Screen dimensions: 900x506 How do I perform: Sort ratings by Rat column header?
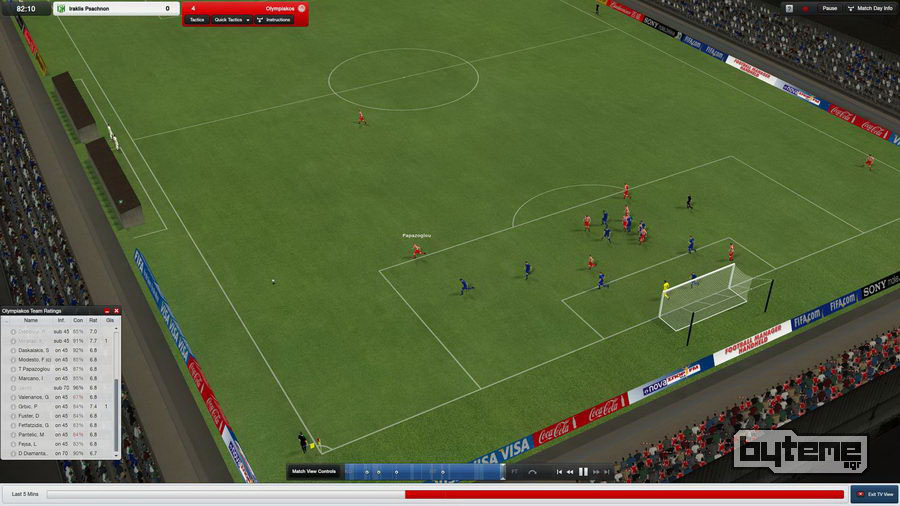coord(93,320)
